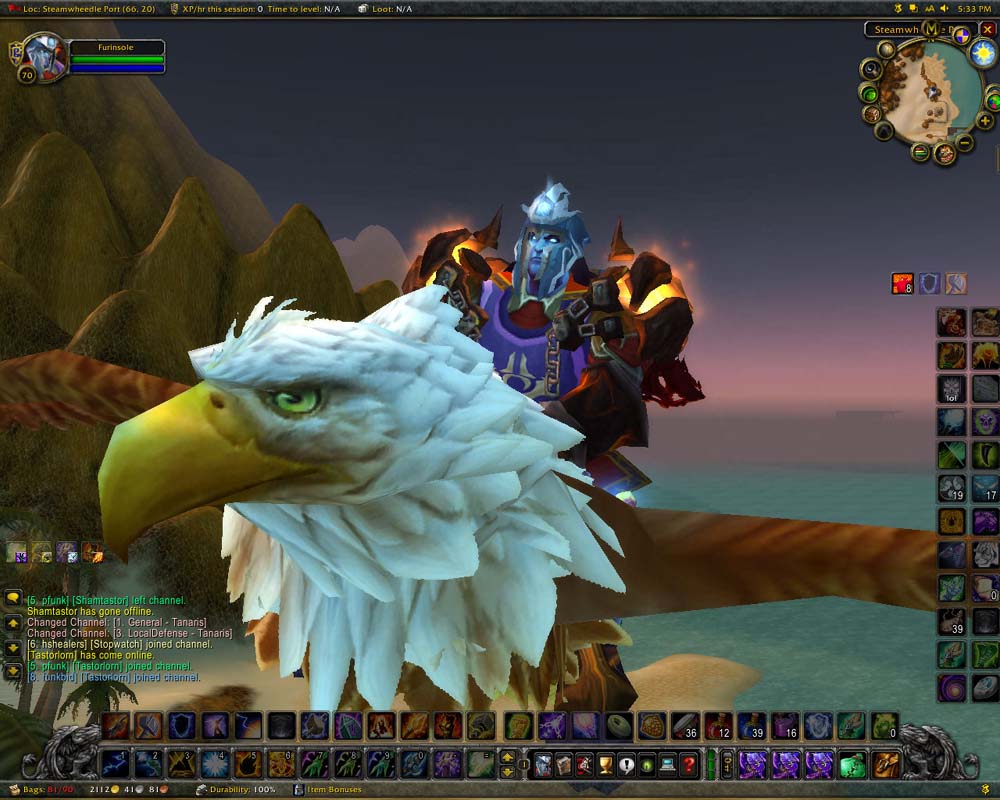Close the minimap with the red X
This screenshot has height=800, width=1000.
point(987,30)
